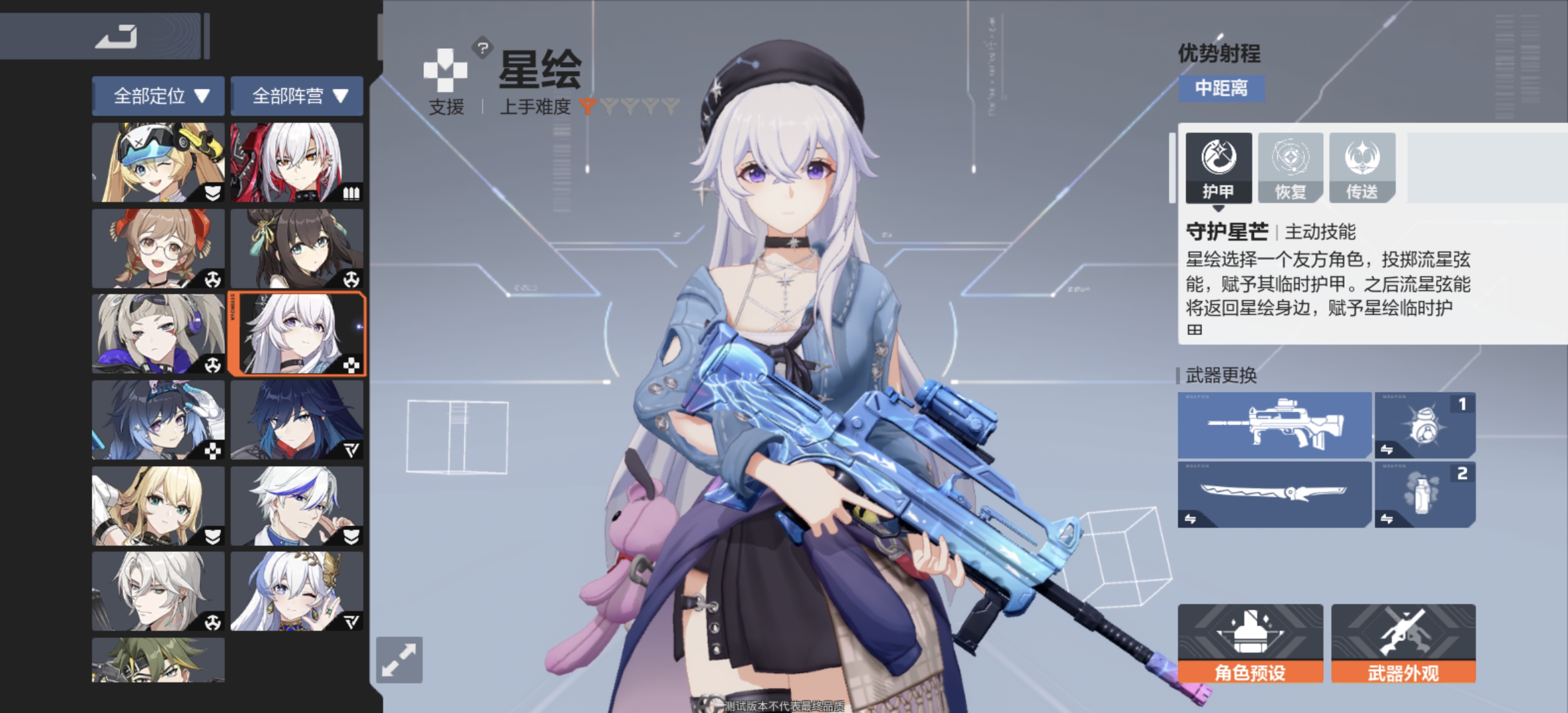
Task: Expand the character model to fullscreen view
Action: pyautogui.click(x=399, y=660)
